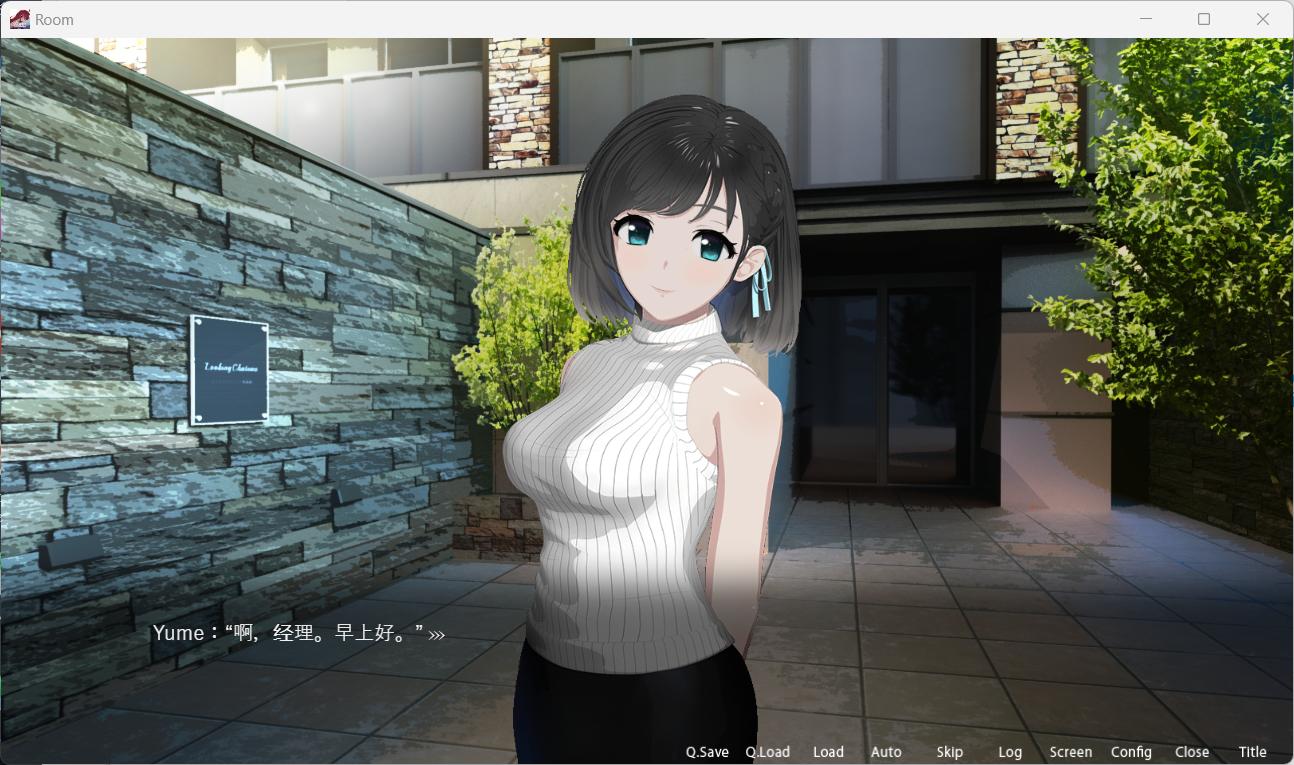Open the Config settings menu
Screen dimensions: 1294x765
pos(1131,751)
